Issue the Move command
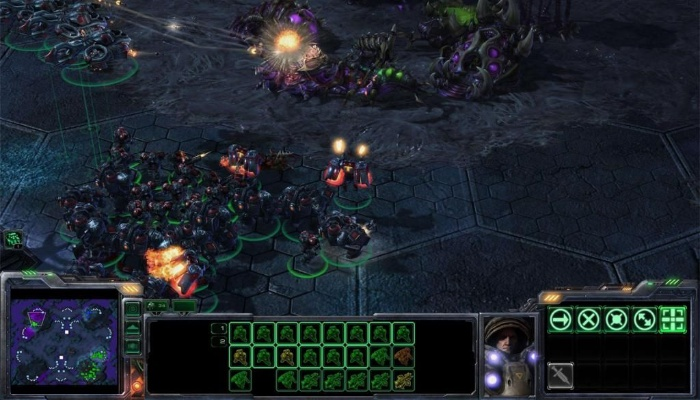Image resolution: width=700 pixels, height=400 pixels. (561, 319)
